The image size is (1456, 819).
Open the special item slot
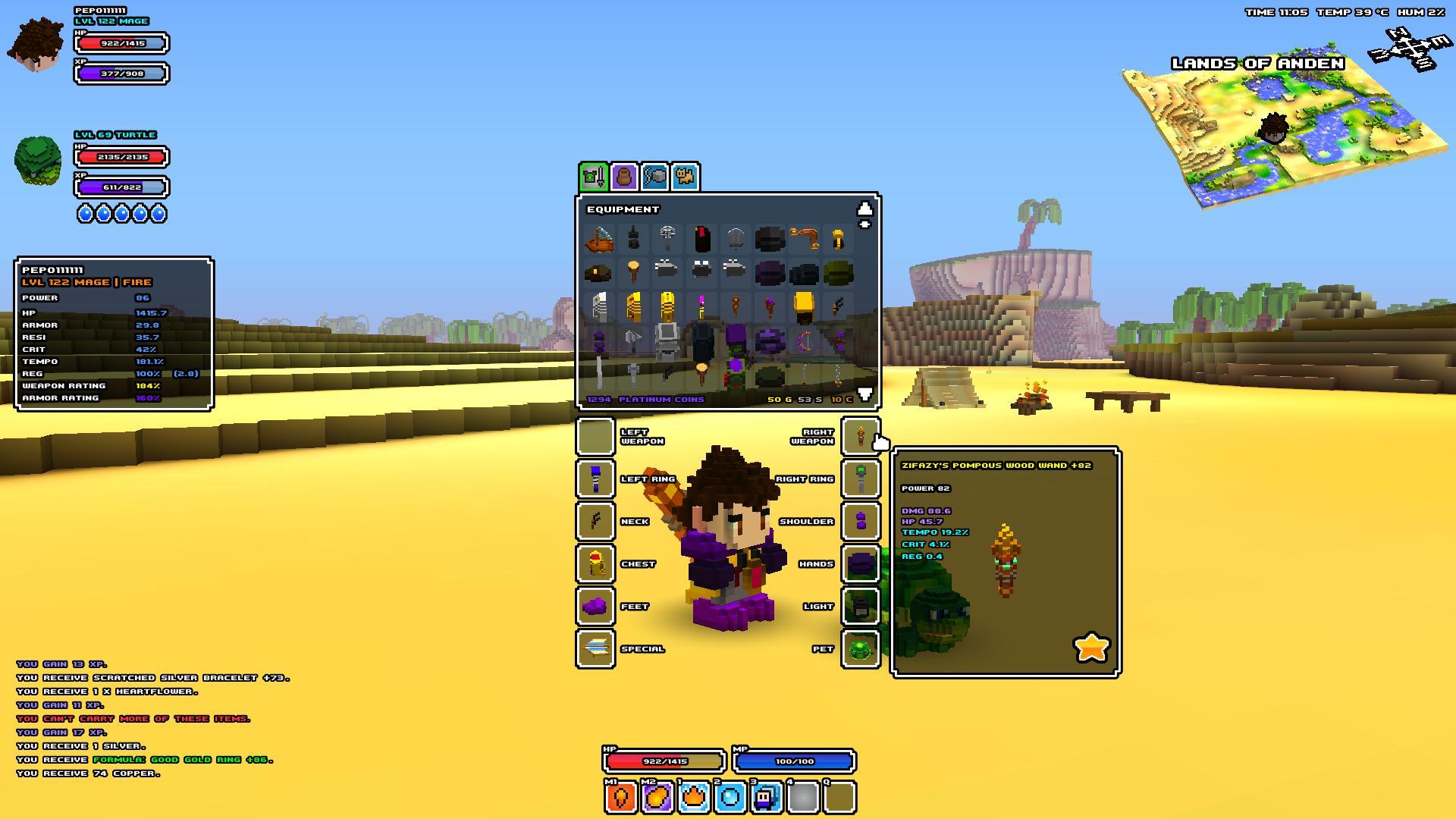595,649
